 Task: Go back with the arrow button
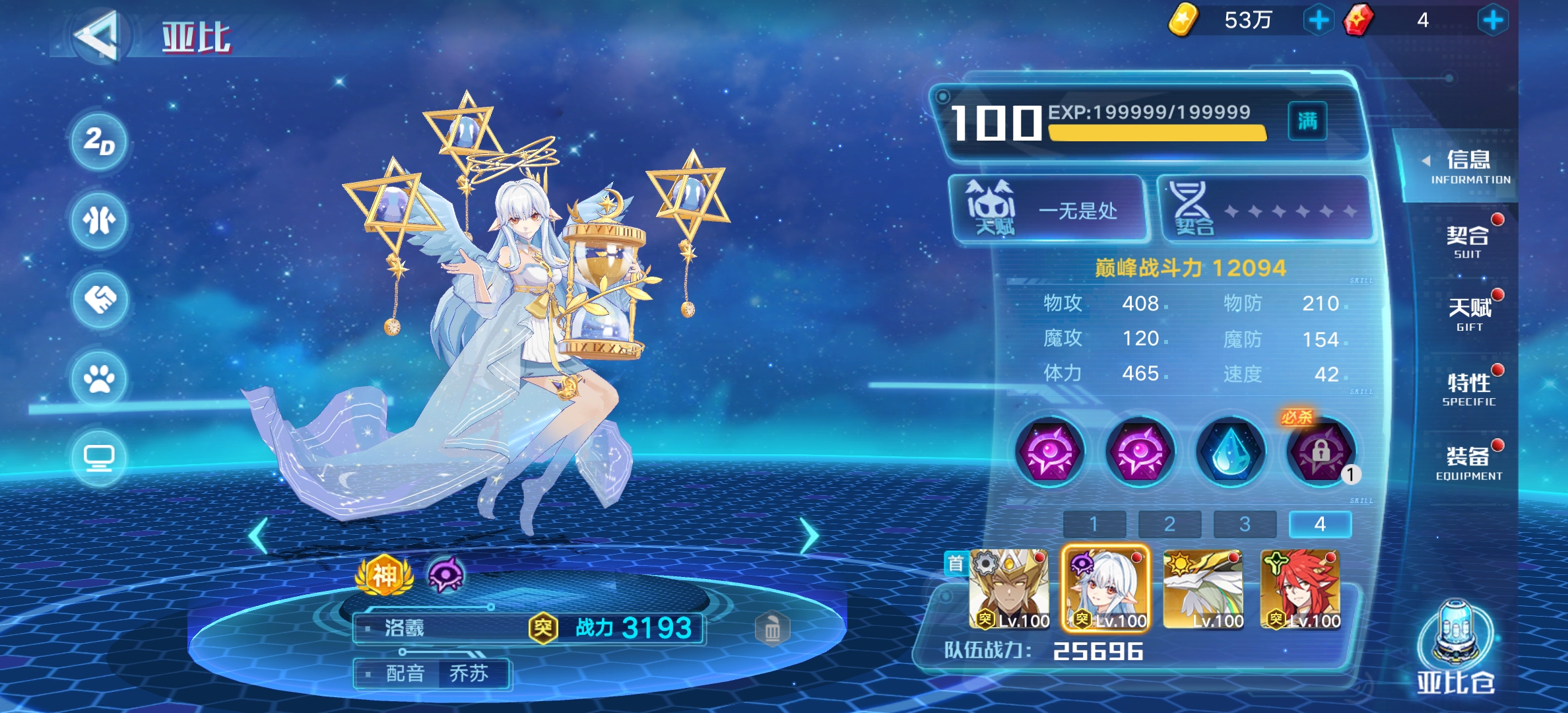click(98, 36)
